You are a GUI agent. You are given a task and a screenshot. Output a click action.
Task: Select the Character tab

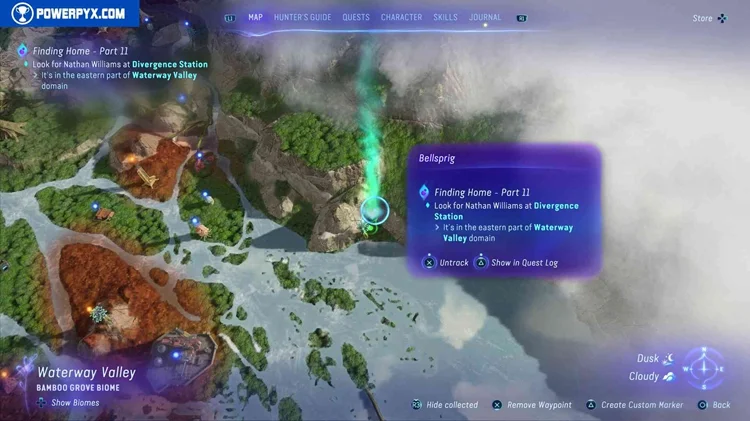pos(401,17)
